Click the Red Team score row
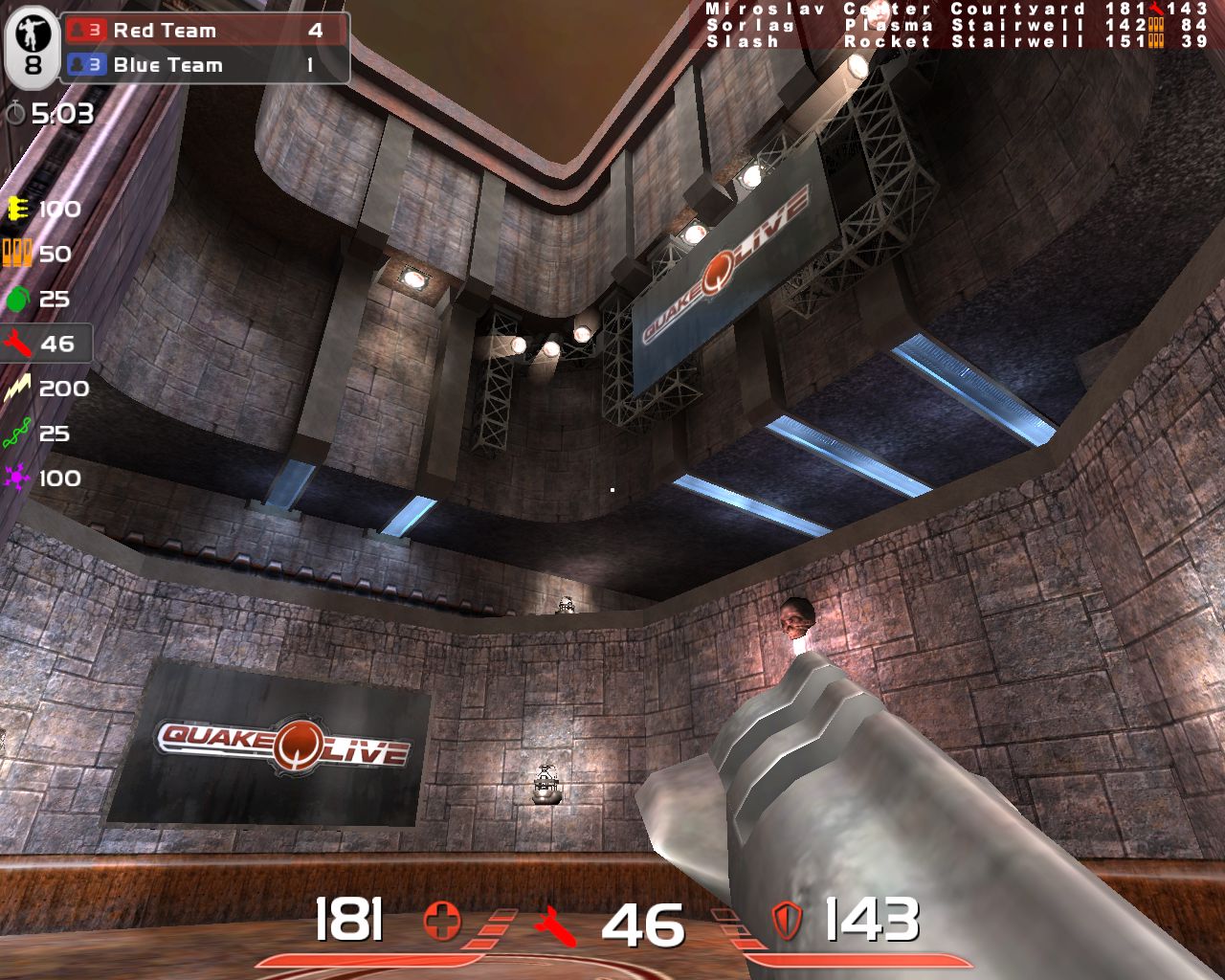Image resolution: width=1225 pixels, height=980 pixels. pos(205,31)
